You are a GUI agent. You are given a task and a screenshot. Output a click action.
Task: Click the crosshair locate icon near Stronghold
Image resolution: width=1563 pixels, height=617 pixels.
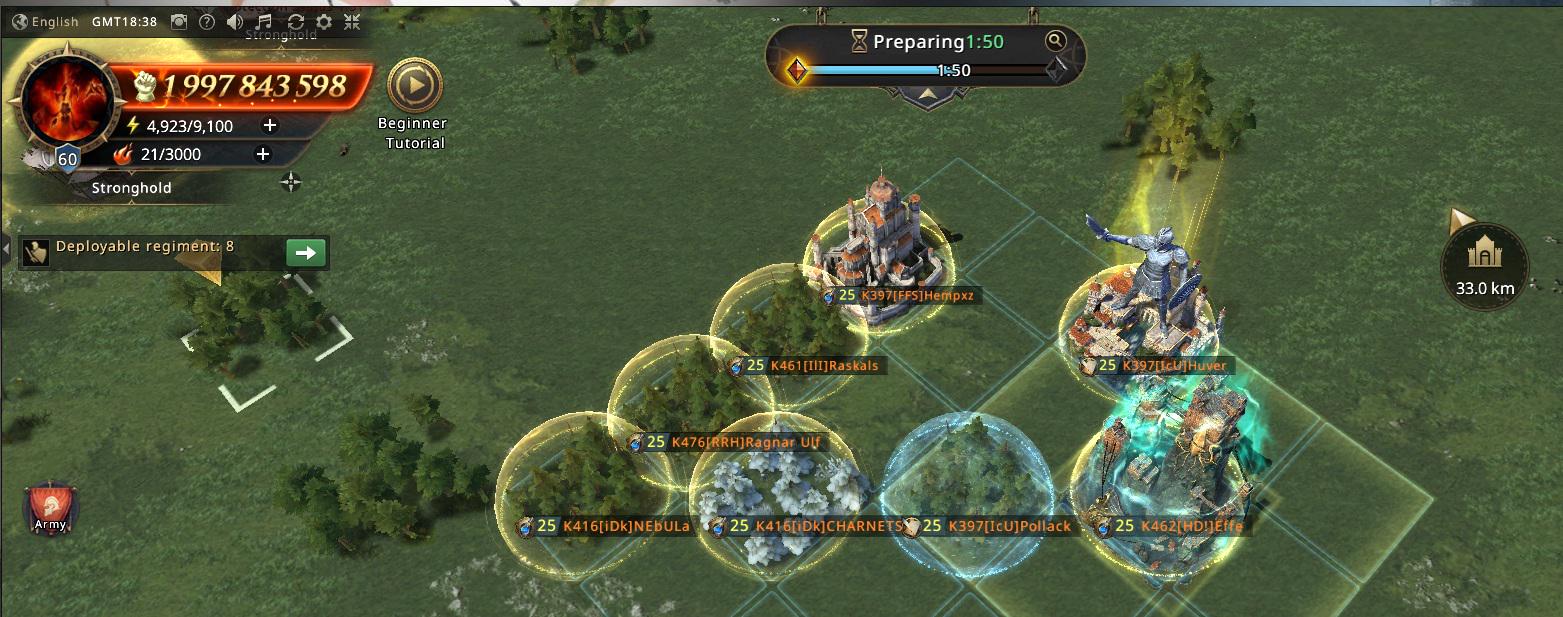tap(291, 182)
